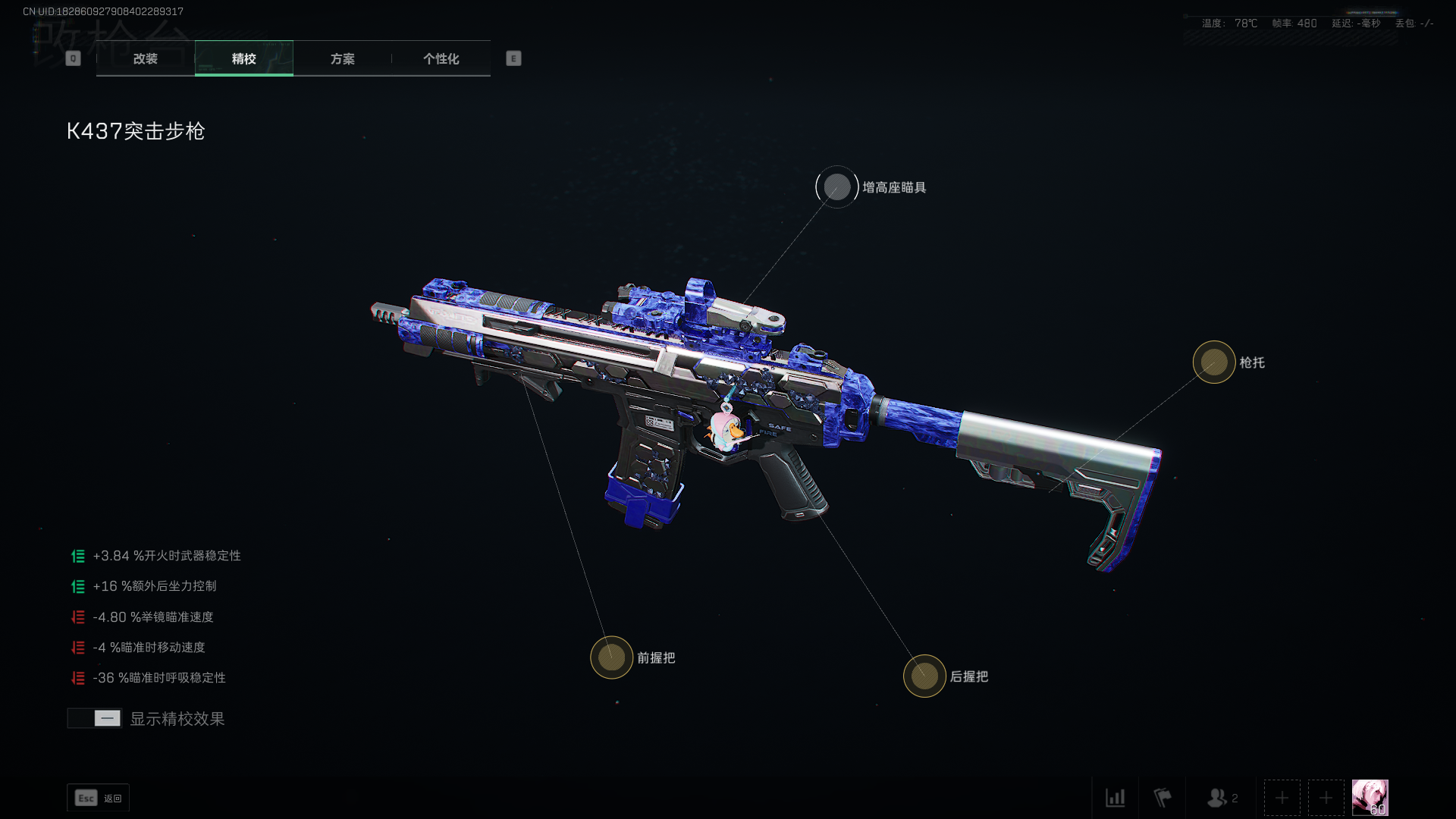The image size is (1456, 819).
Task: Open the bar chart stats icon
Action: [1115, 798]
